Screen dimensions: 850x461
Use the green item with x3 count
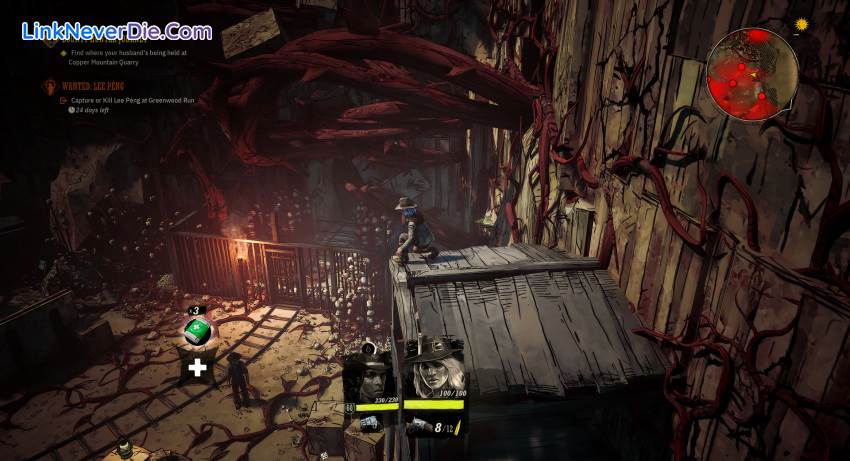(198, 331)
